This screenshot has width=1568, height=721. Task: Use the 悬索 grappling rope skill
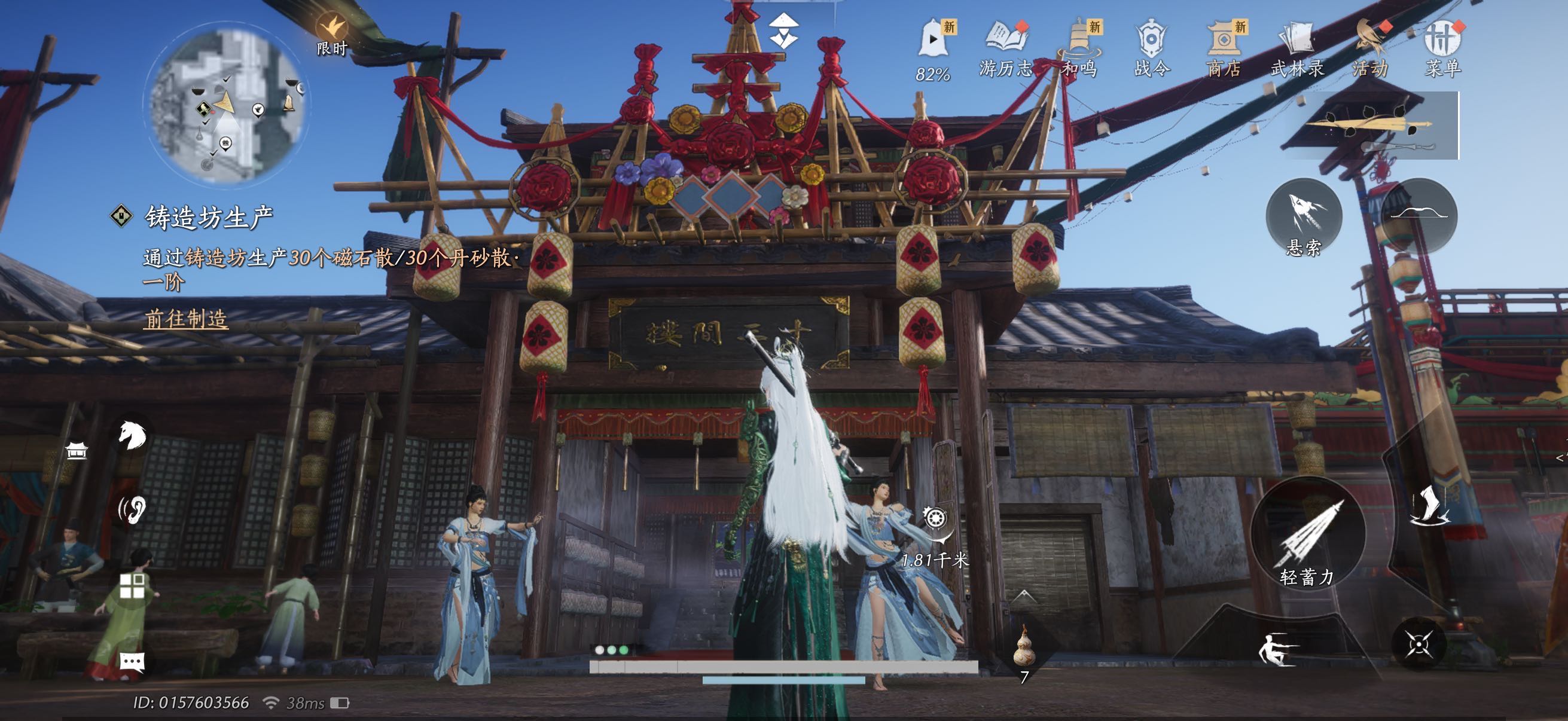1304,216
